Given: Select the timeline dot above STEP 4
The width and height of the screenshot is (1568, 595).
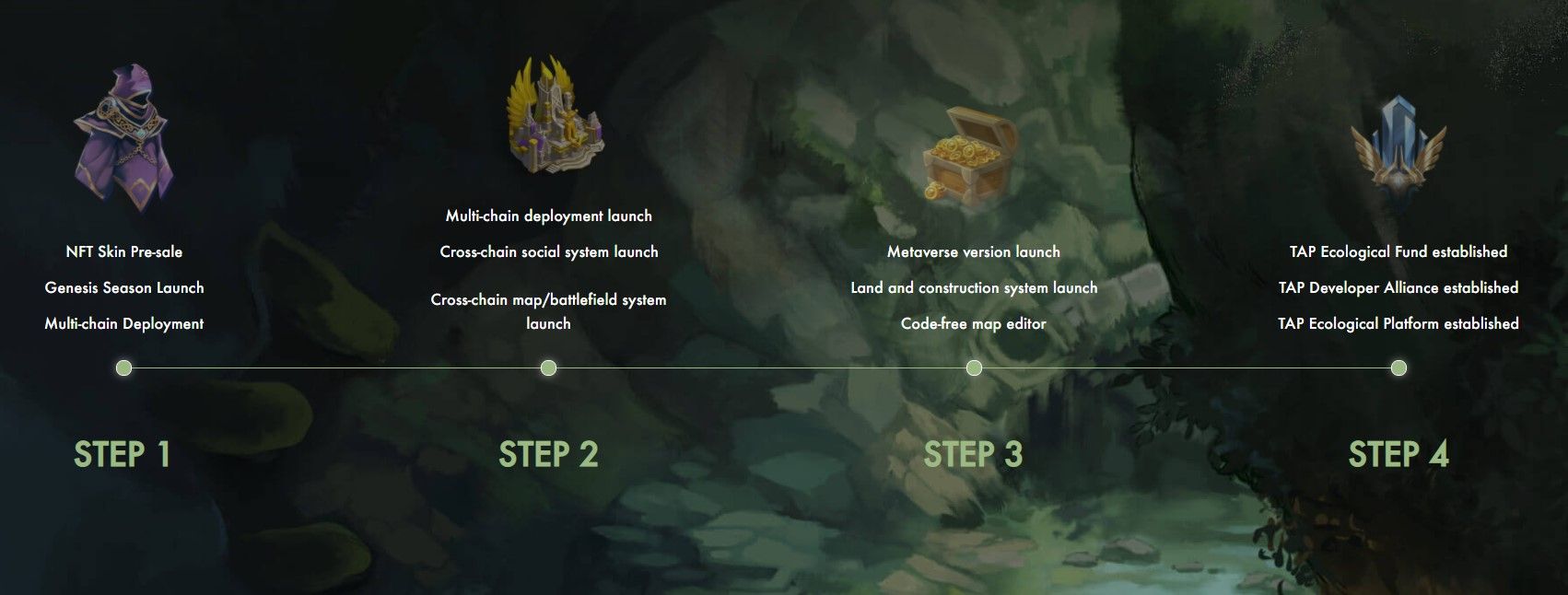Looking at the screenshot, I should pyautogui.click(x=1398, y=368).
